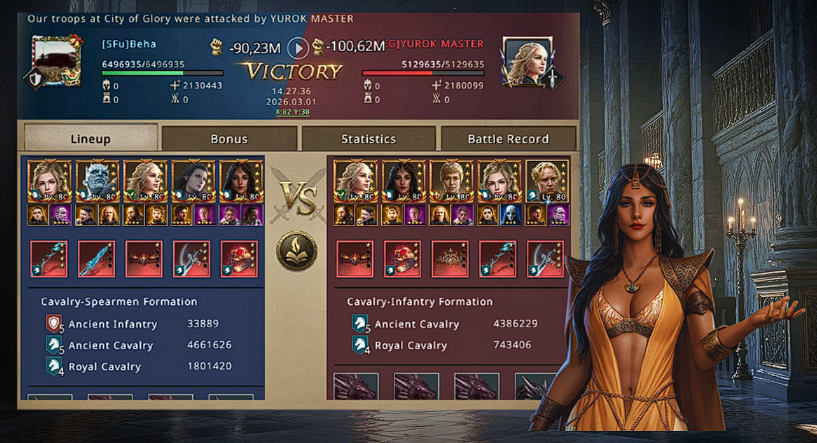Select the Lineup tab

91,139
